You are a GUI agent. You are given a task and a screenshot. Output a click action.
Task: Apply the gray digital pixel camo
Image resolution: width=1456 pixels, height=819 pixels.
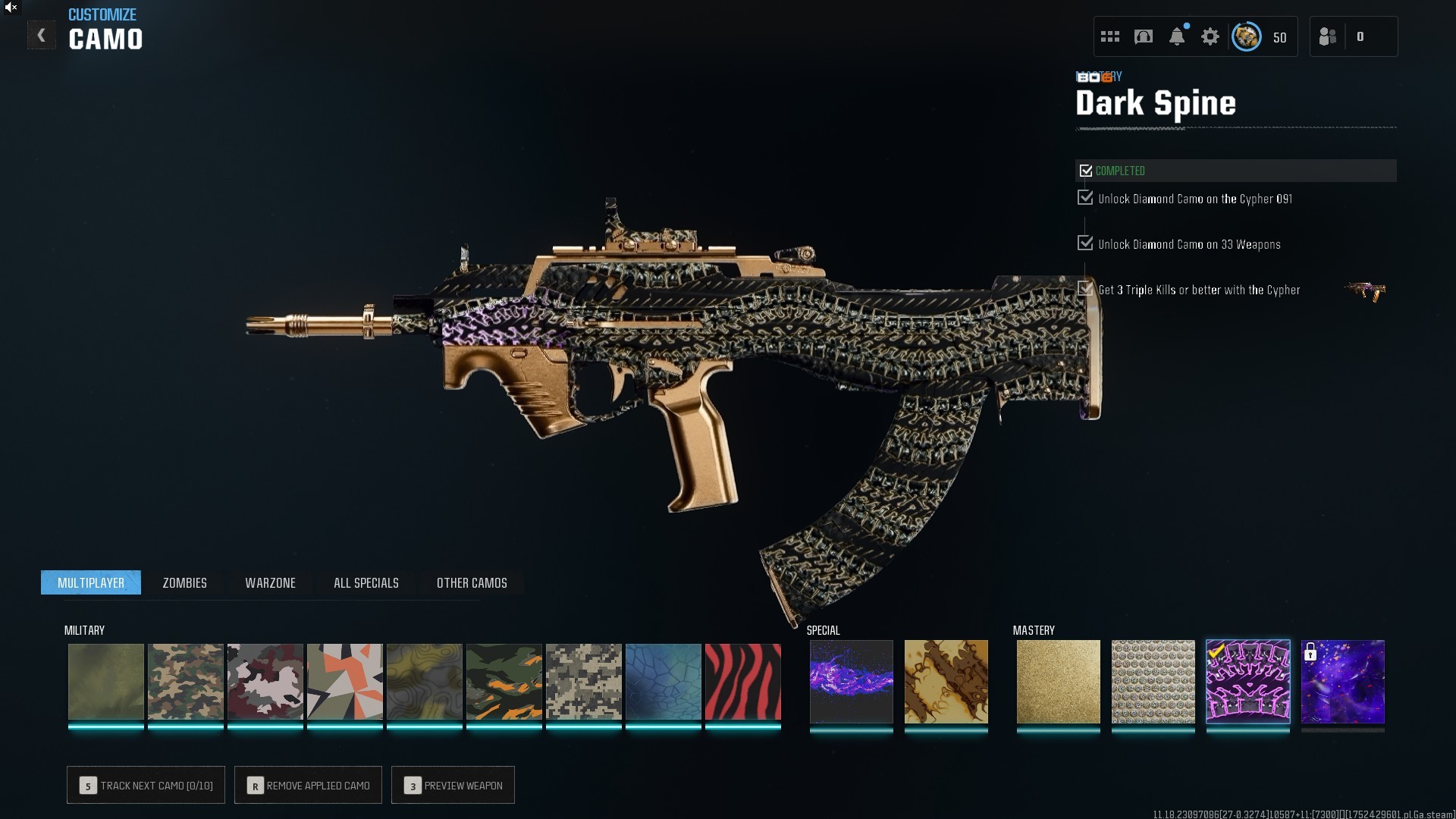click(583, 682)
